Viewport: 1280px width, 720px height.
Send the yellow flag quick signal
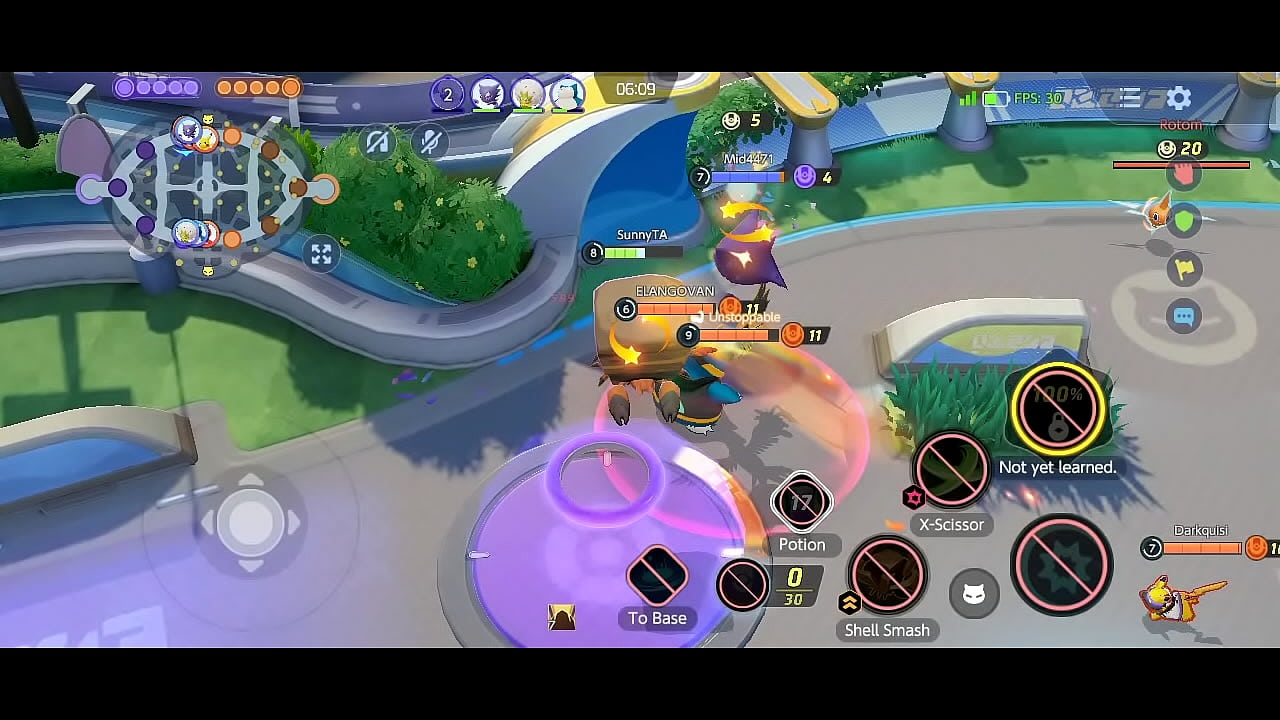pyautogui.click(x=1184, y=268)
